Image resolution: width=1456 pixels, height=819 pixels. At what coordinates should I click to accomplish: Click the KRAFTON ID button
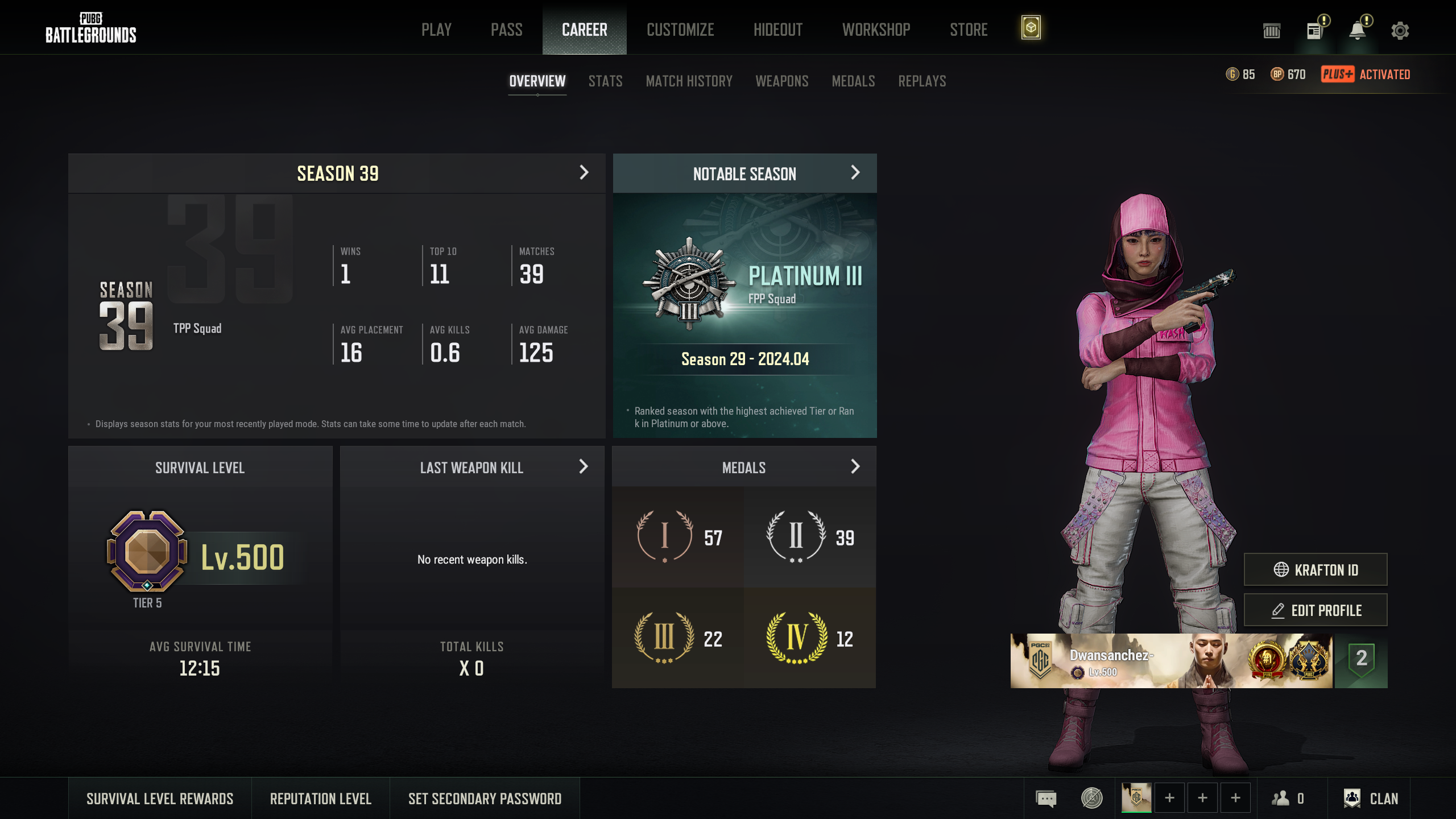point(1315,569)
